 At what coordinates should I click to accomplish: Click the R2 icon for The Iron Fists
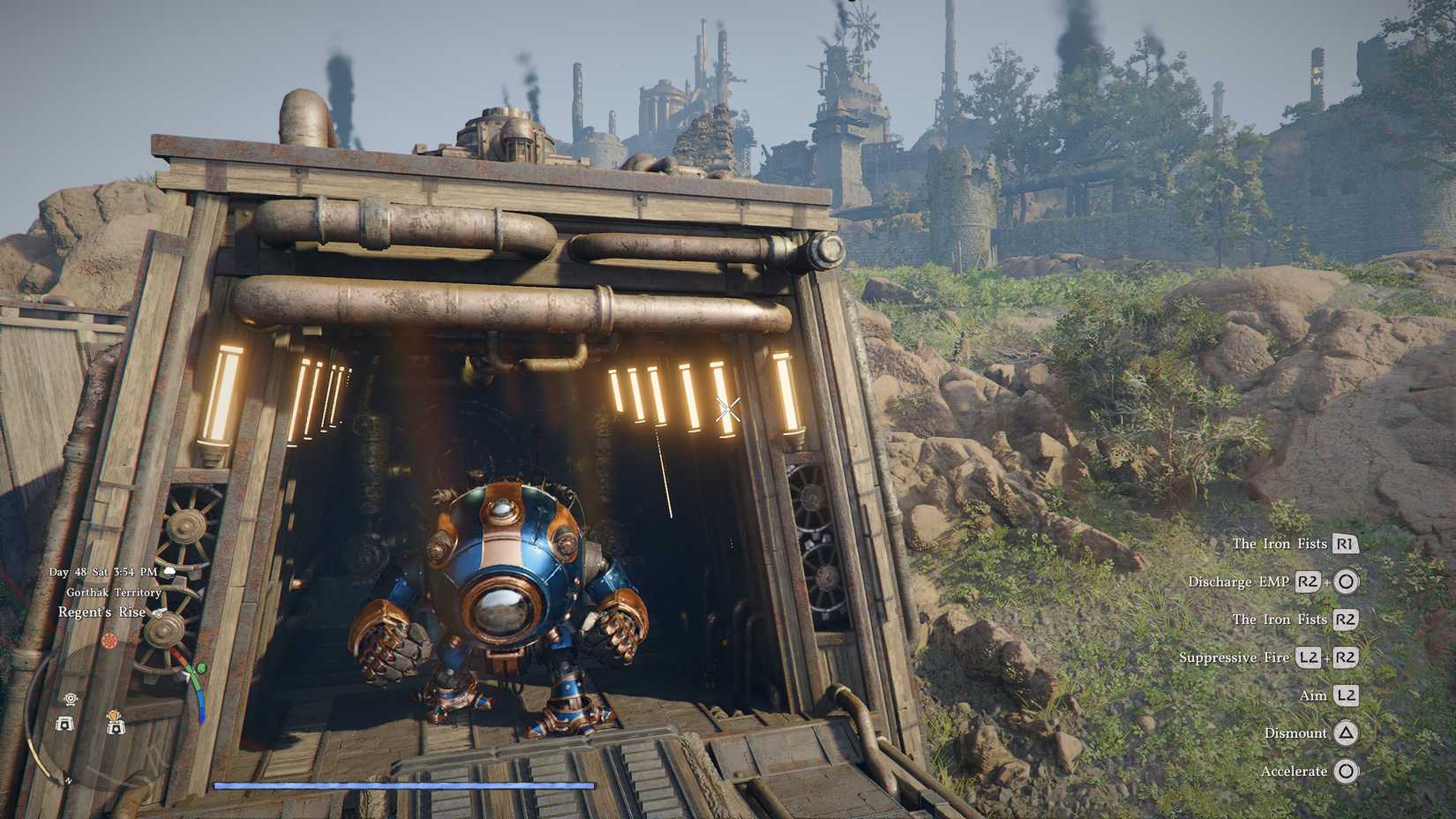pos(1347,620)
